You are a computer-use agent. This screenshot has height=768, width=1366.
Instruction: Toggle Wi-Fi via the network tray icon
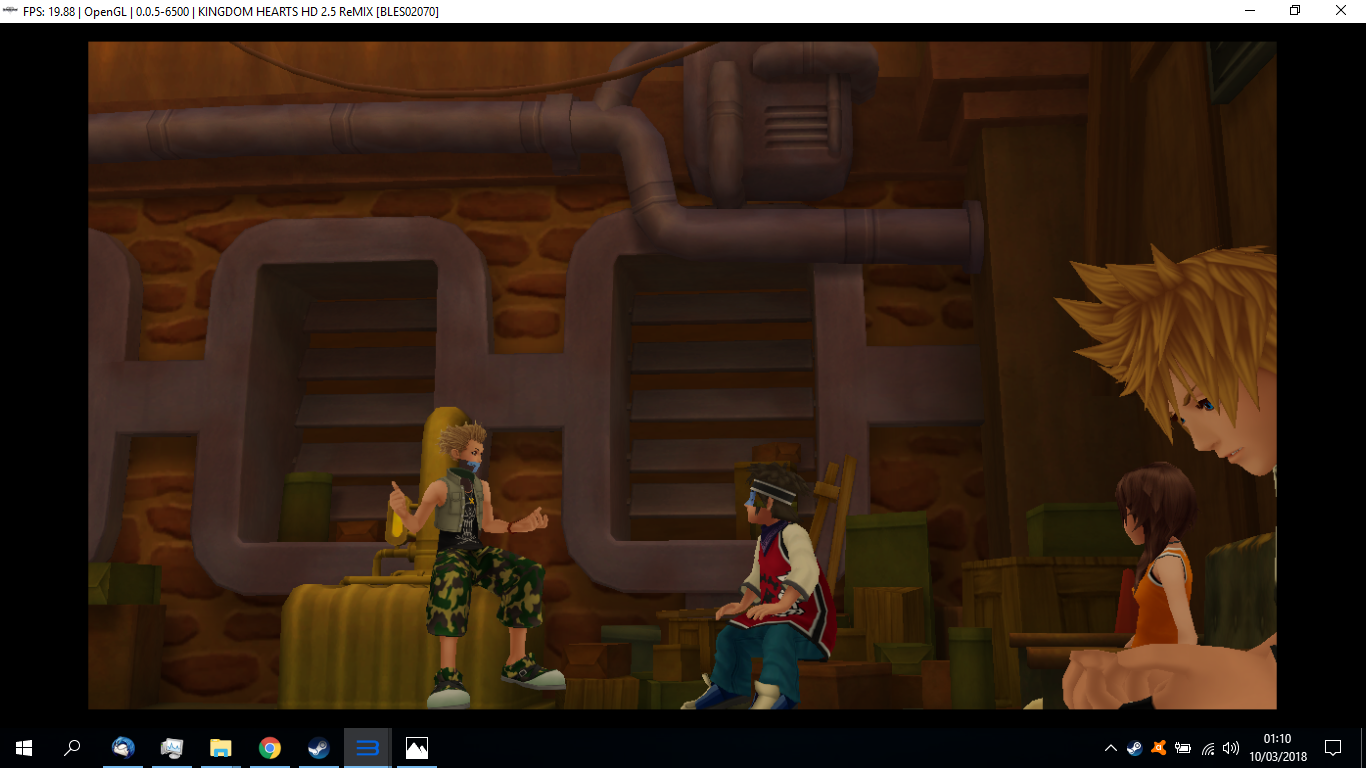click(1207, 747)
